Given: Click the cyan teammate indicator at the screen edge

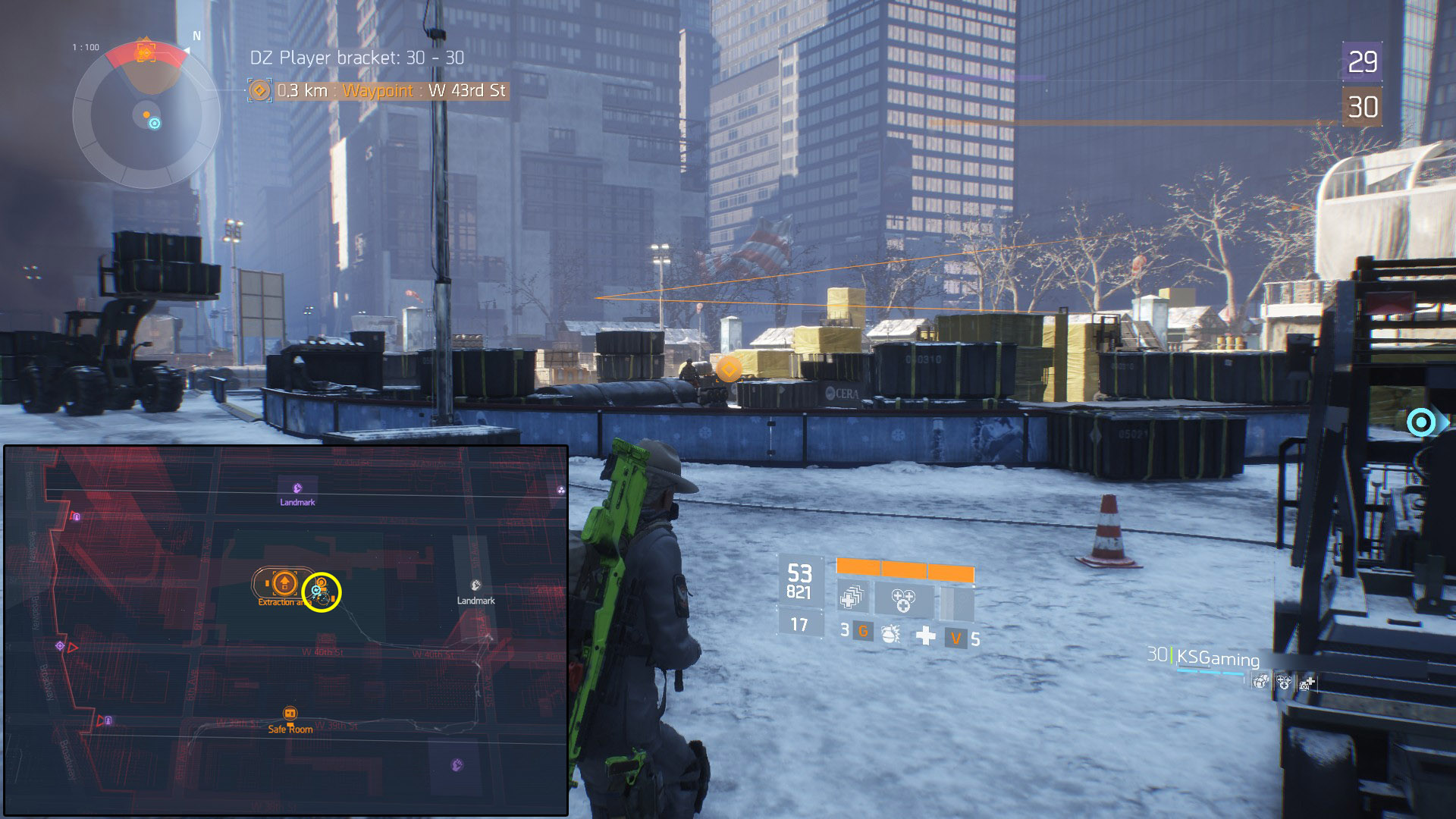Looking at the screenshot, I should pos(1421,422).
